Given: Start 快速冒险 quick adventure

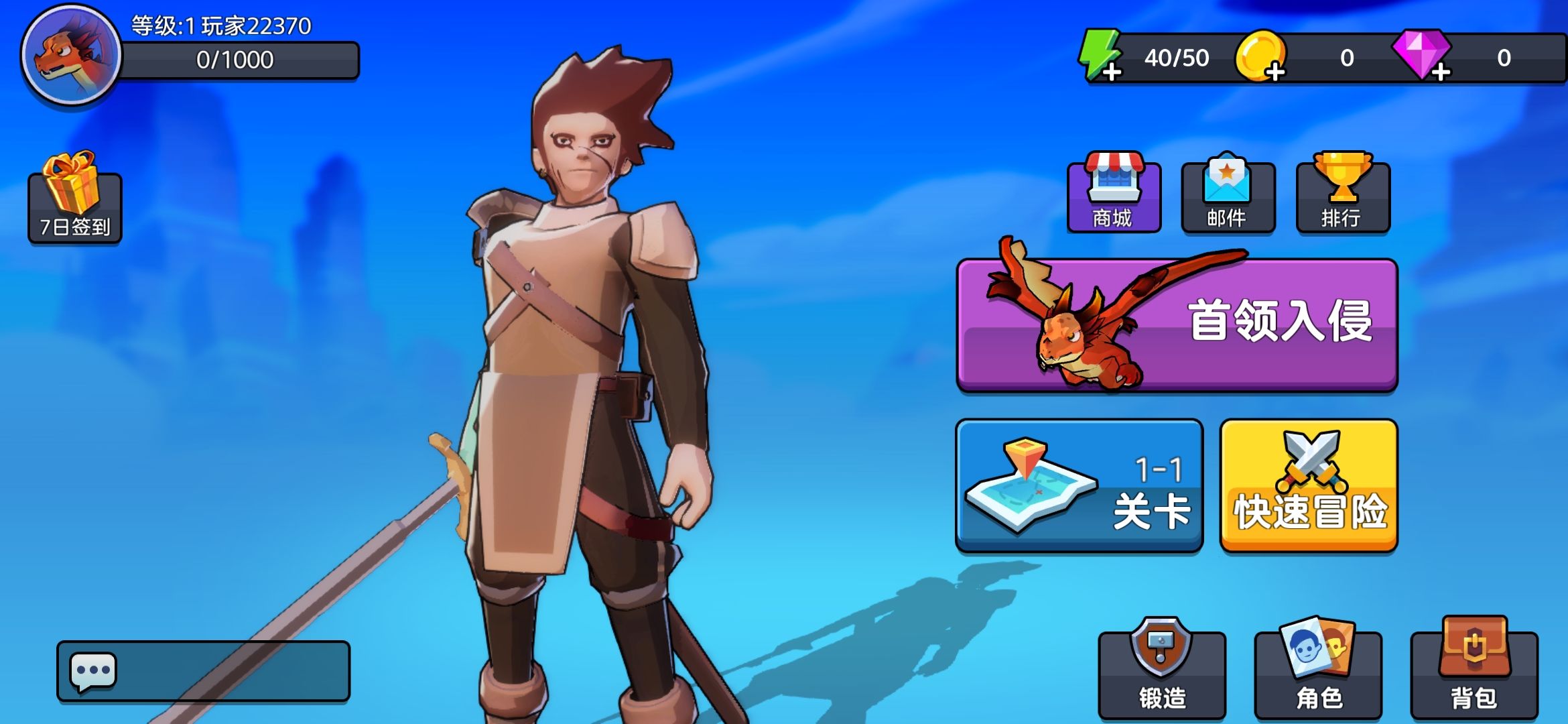Looking at the screenshot, I should 1309,485.
